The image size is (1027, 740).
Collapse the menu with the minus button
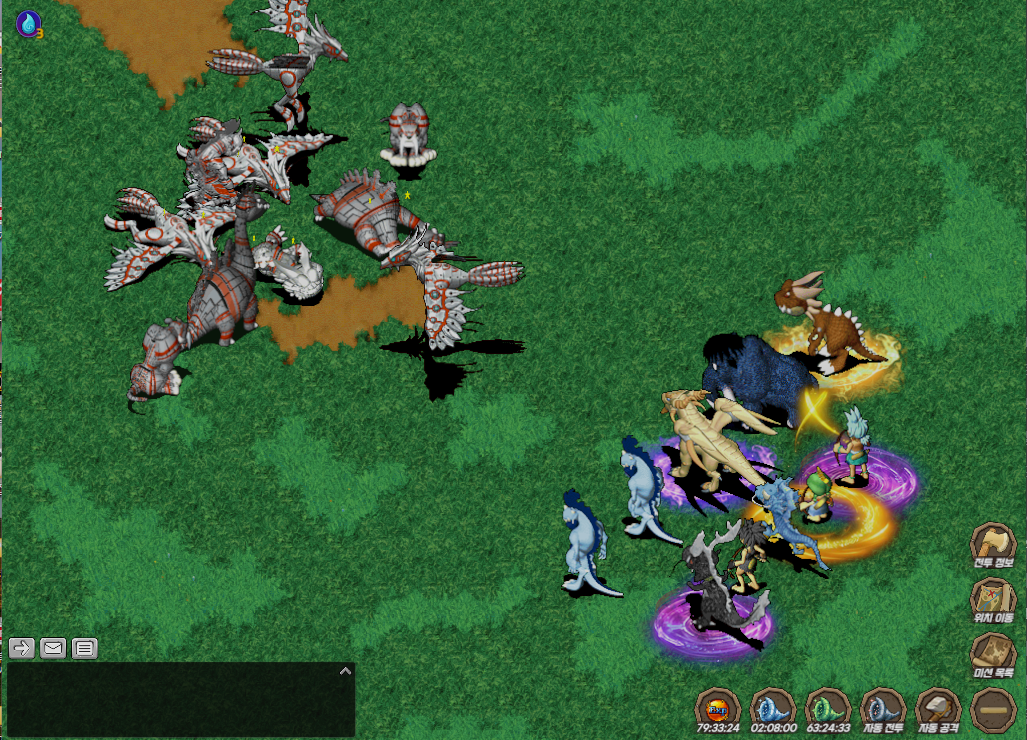point(993,709)
